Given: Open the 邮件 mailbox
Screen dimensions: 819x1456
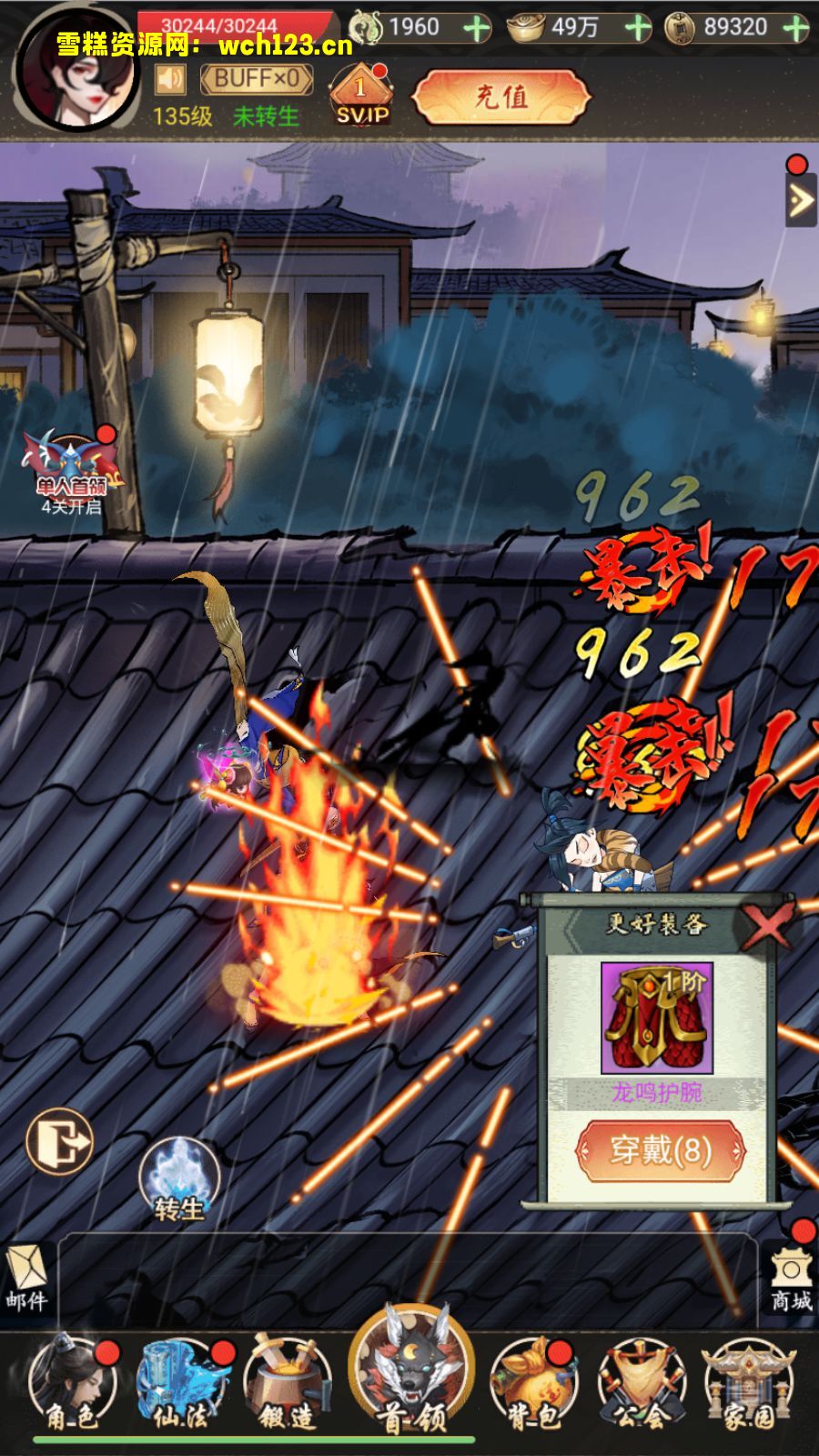Looking at the screenshot, I should 26,1279.
